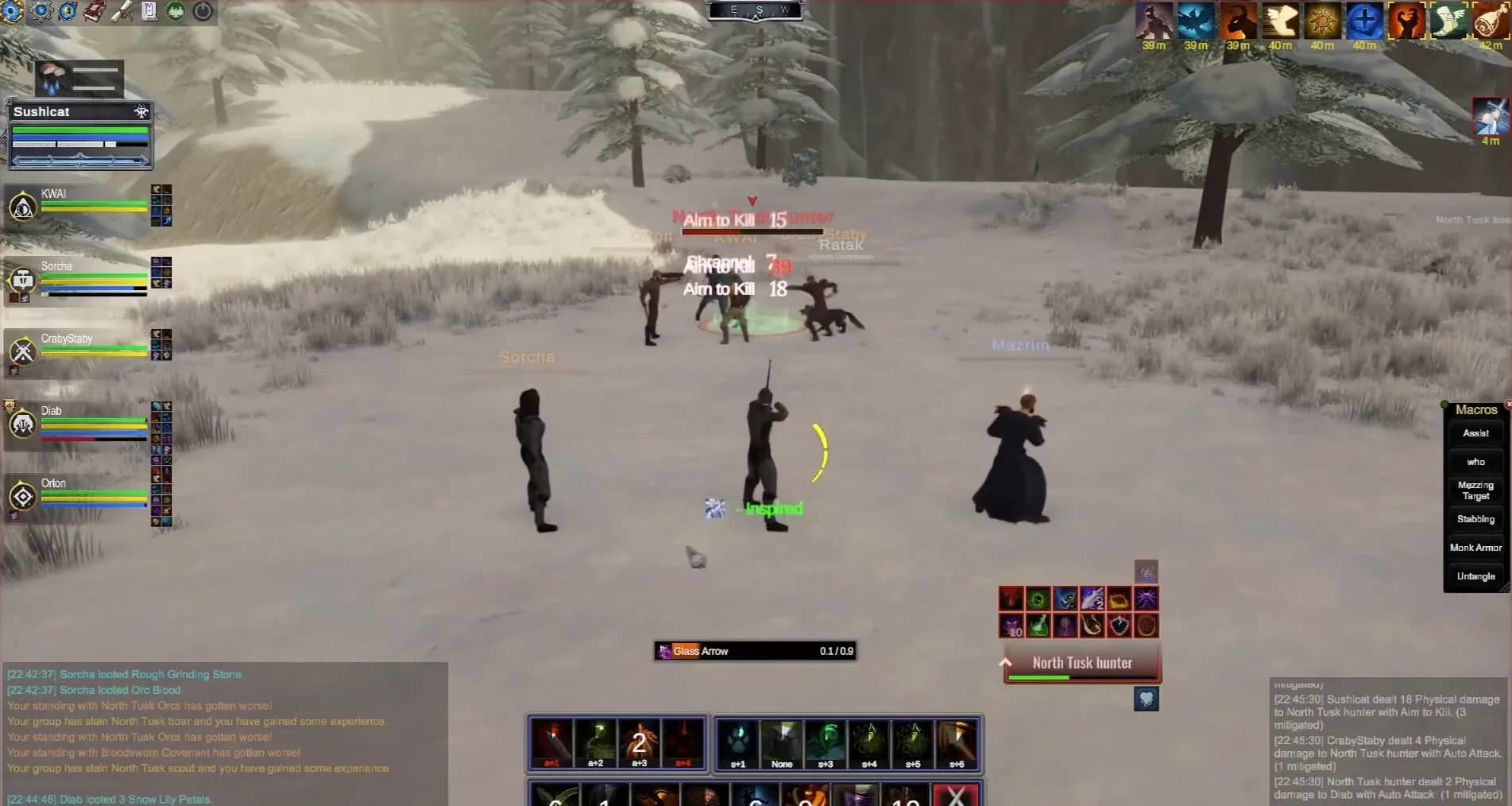The width and height of the screenshot is (1512, 806).
Task: Use the ability bound to a+2
Action: pos(596,744)
